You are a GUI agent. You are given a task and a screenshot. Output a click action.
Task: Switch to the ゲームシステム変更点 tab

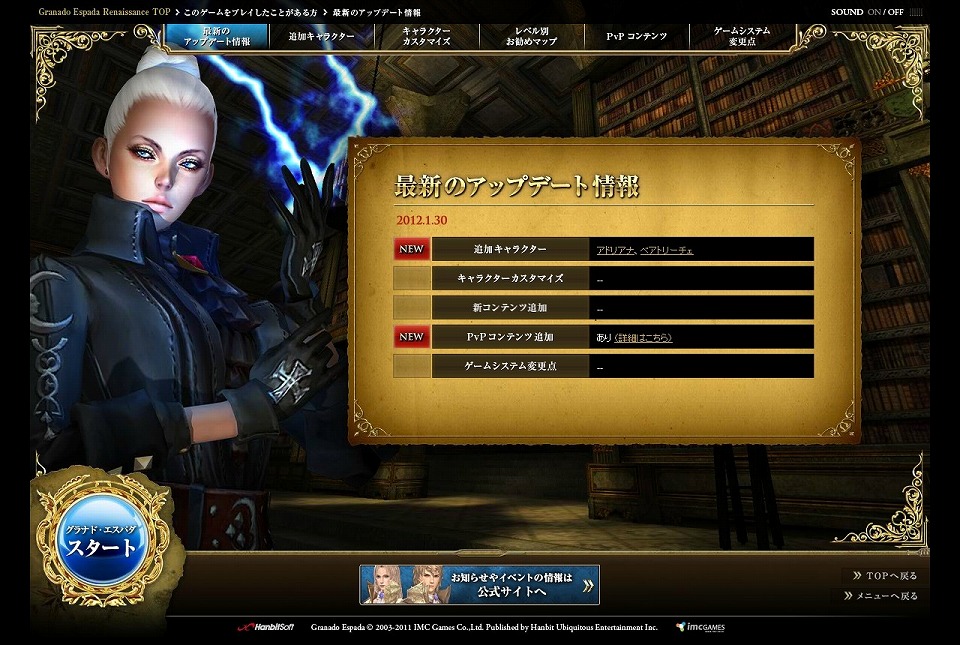pyautogui.click(x=742, y=36)
